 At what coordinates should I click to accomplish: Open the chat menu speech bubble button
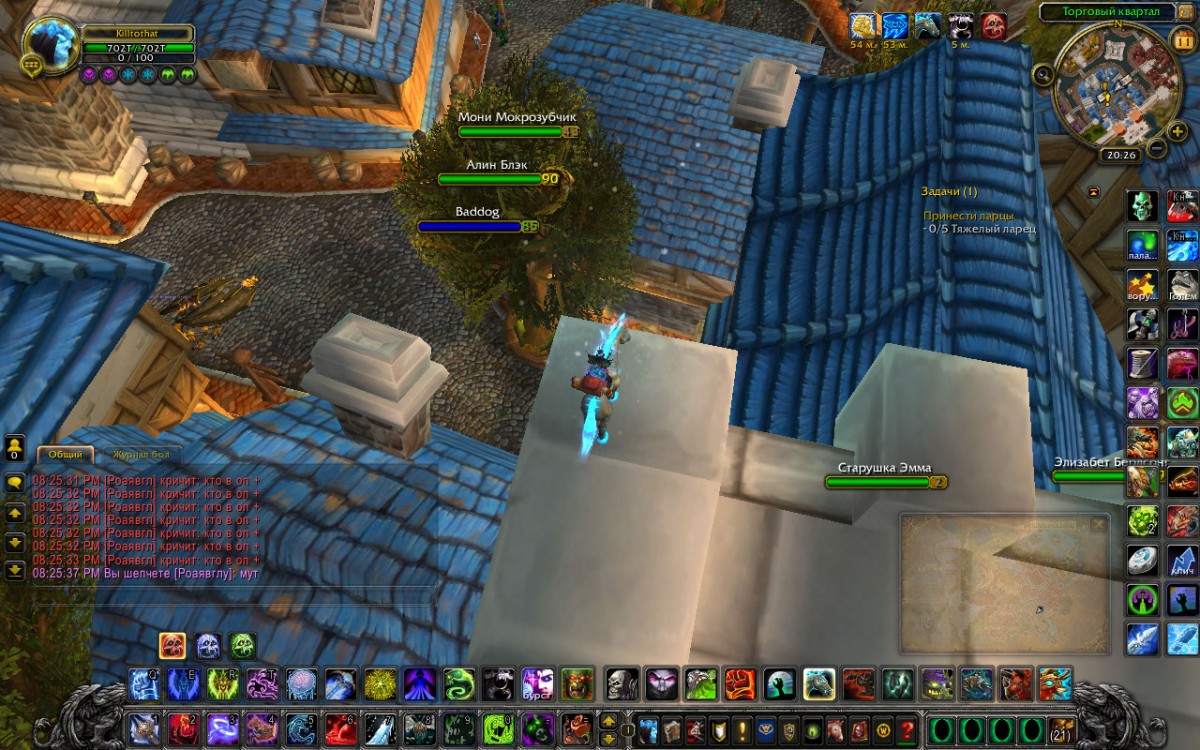pos(15,482)
